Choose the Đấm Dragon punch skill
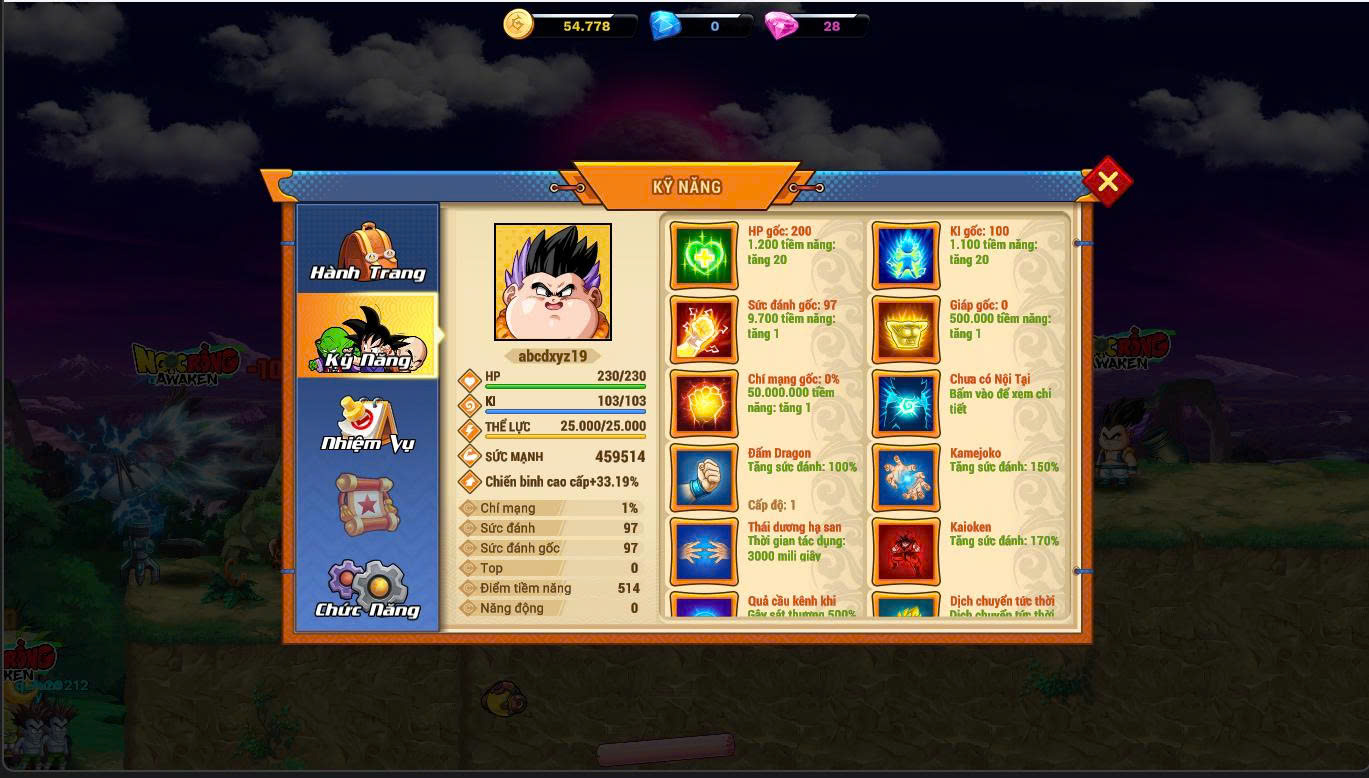 [704, 477]
